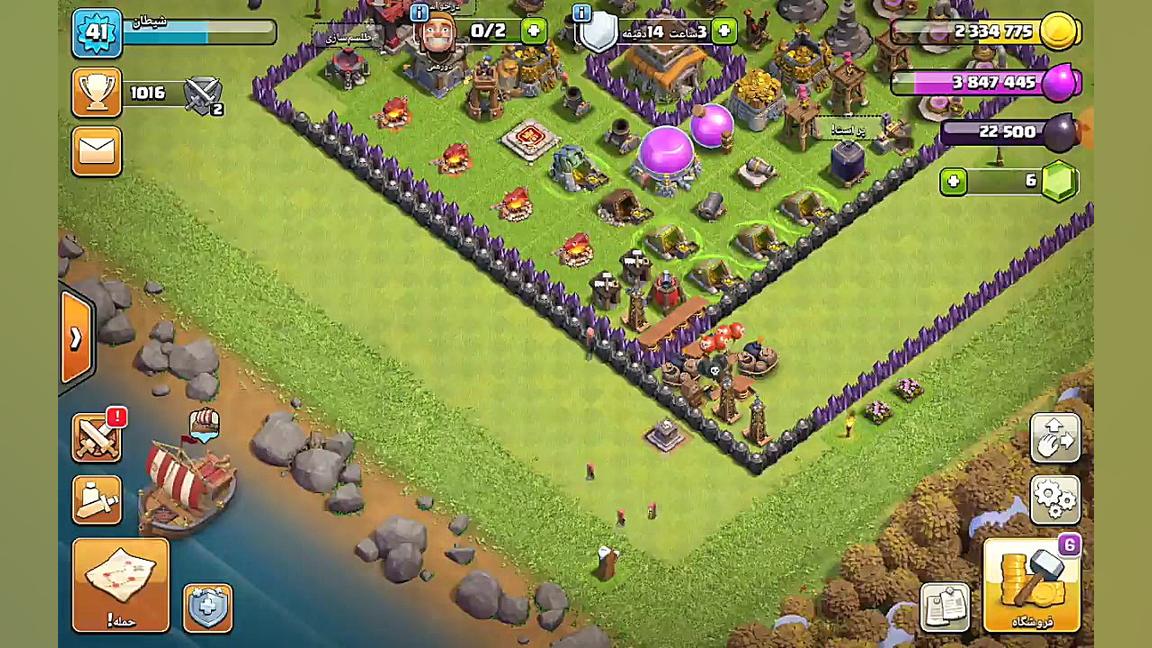This screenshot has height=648, width=1152.
Task: Open the Shop with hammer icon
Action: (x=1031, y=586)
